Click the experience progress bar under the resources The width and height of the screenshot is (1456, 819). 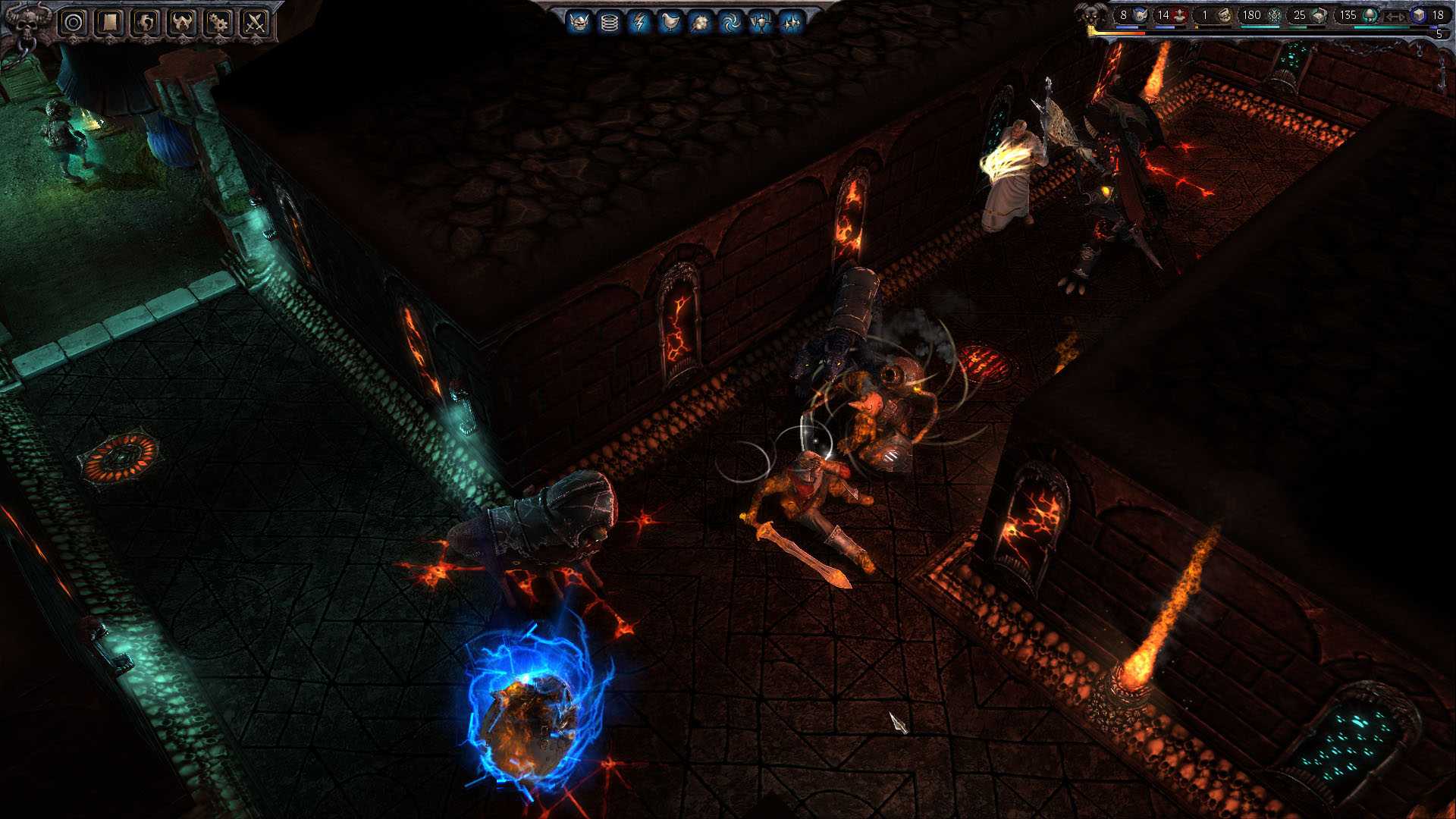coord(1251,32)
